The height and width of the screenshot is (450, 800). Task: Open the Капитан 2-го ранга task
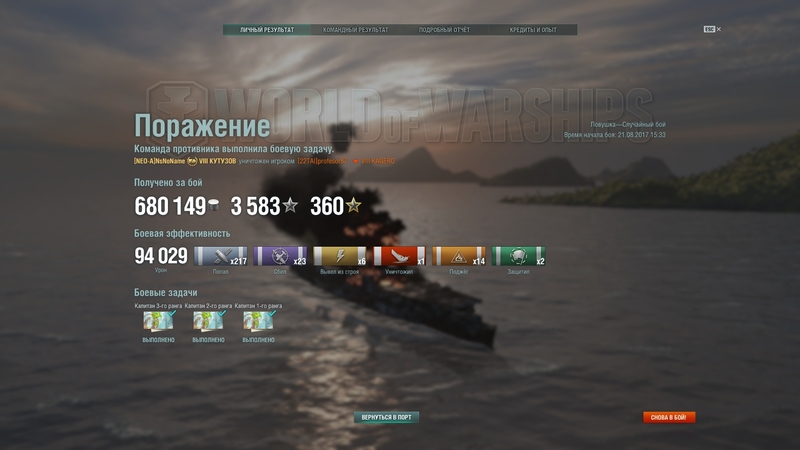tap(209, 321)
